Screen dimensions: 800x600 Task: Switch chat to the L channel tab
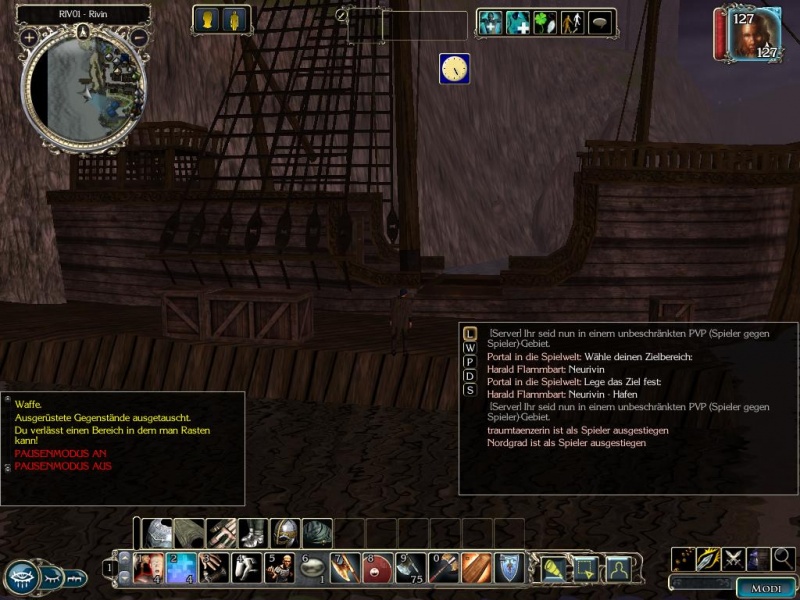pyautogui.click(x=469, y=333)
